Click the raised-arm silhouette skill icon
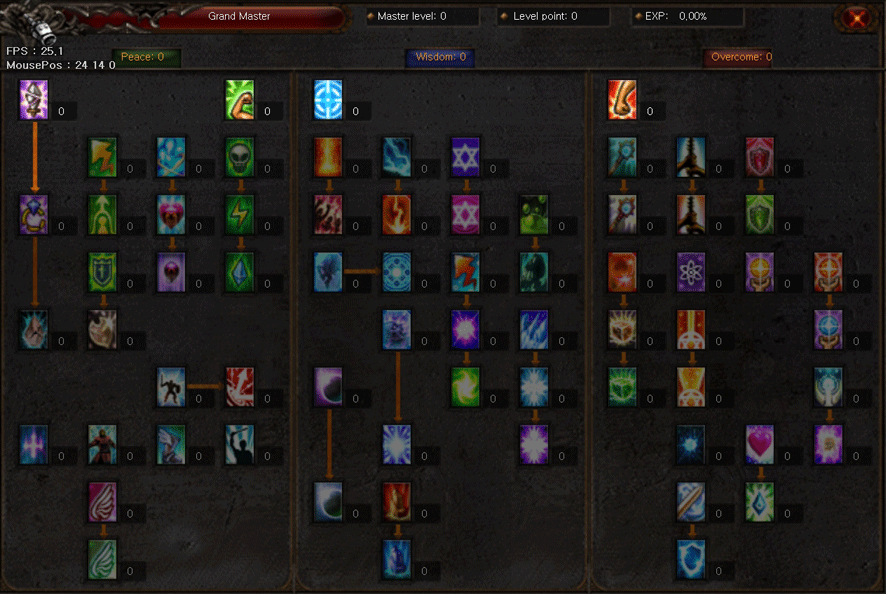The width and height of the screenshot is (886, 594). coord(240,444)
